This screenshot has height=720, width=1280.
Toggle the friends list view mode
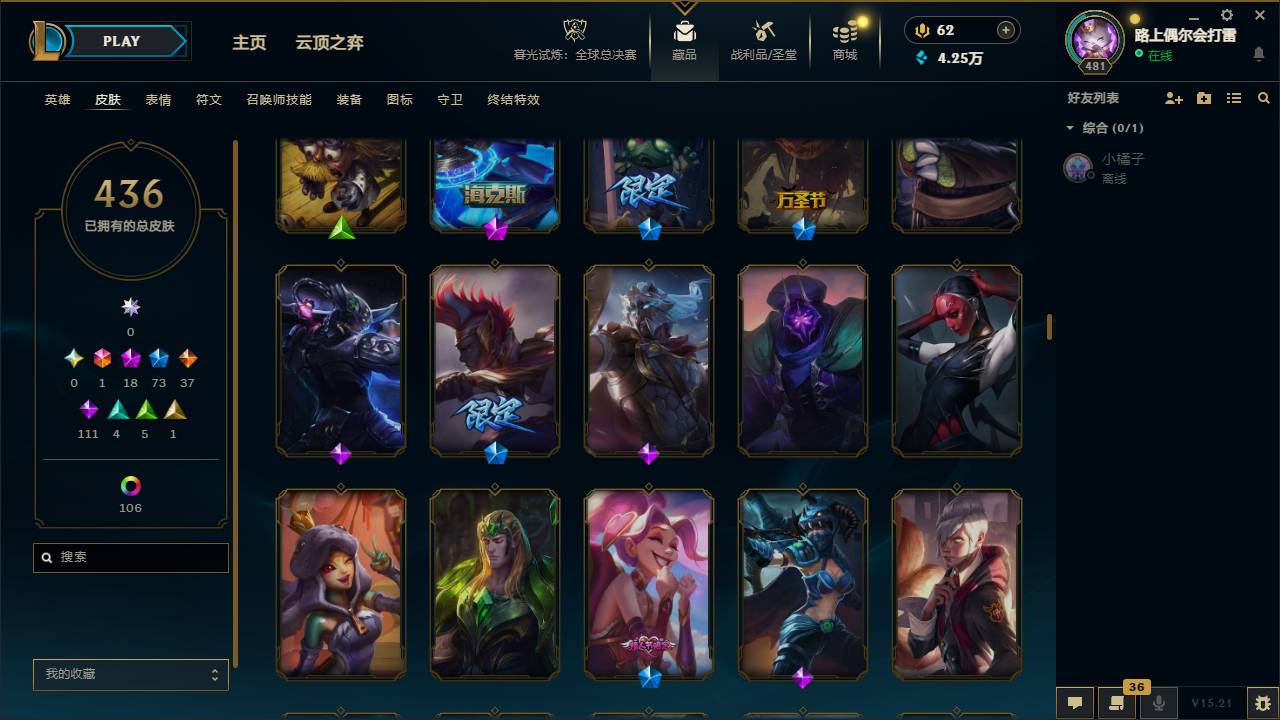(x=1233, y=97)
